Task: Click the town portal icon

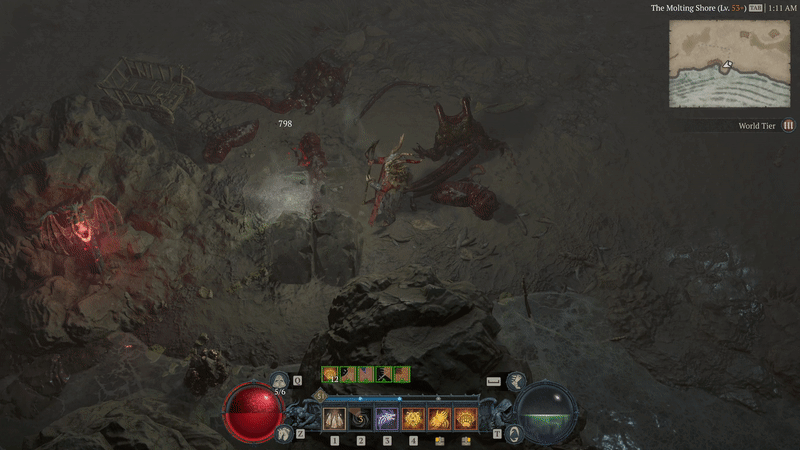Action: point(514,433)
